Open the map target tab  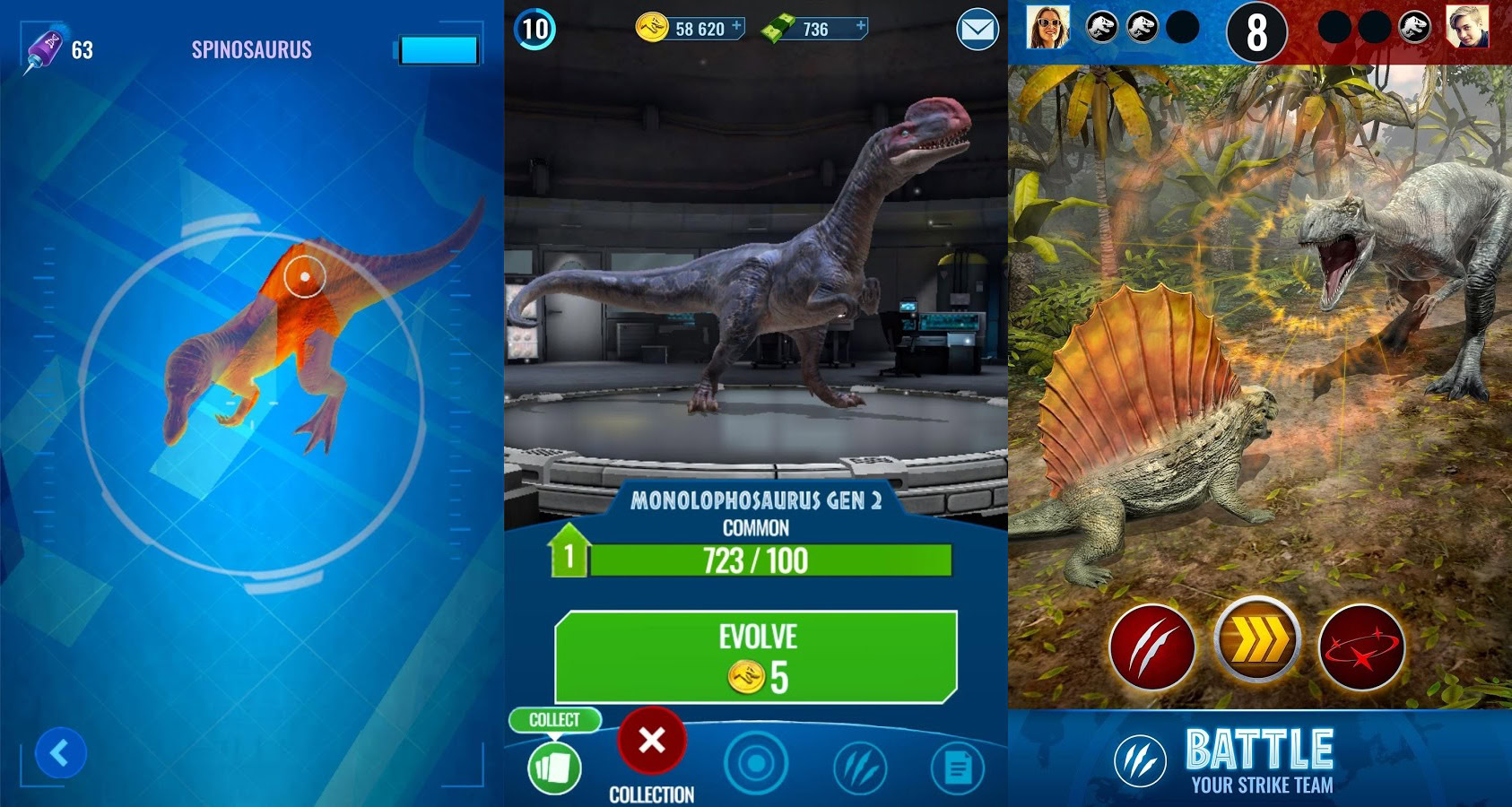pos(756,764)
